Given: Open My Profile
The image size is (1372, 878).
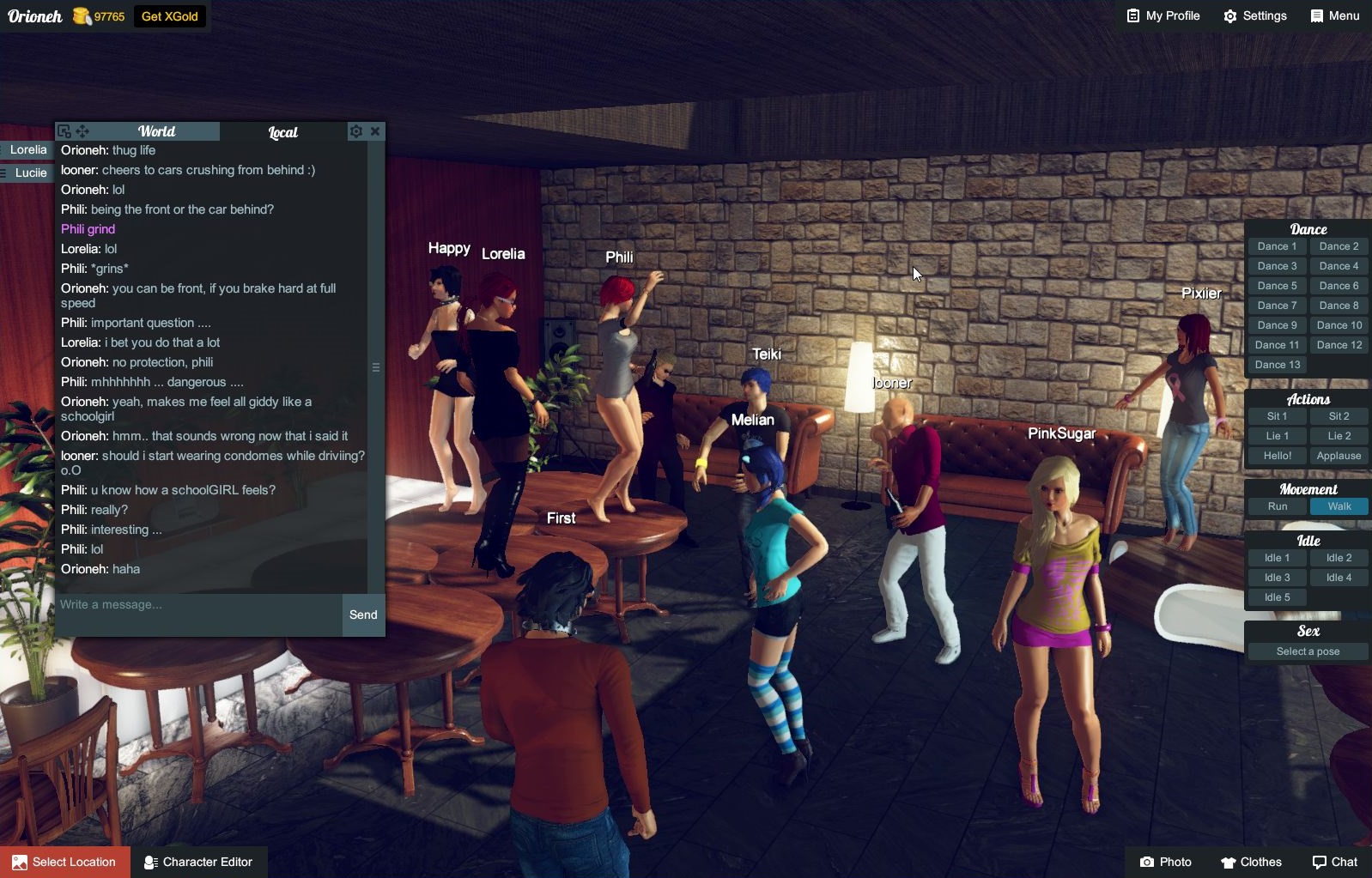Looking at the screenshot, I should 1163,16.
